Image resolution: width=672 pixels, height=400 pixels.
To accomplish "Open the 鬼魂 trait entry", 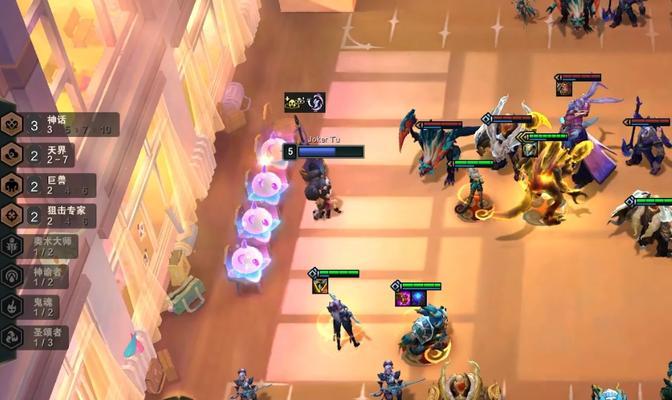I will 38,306.
